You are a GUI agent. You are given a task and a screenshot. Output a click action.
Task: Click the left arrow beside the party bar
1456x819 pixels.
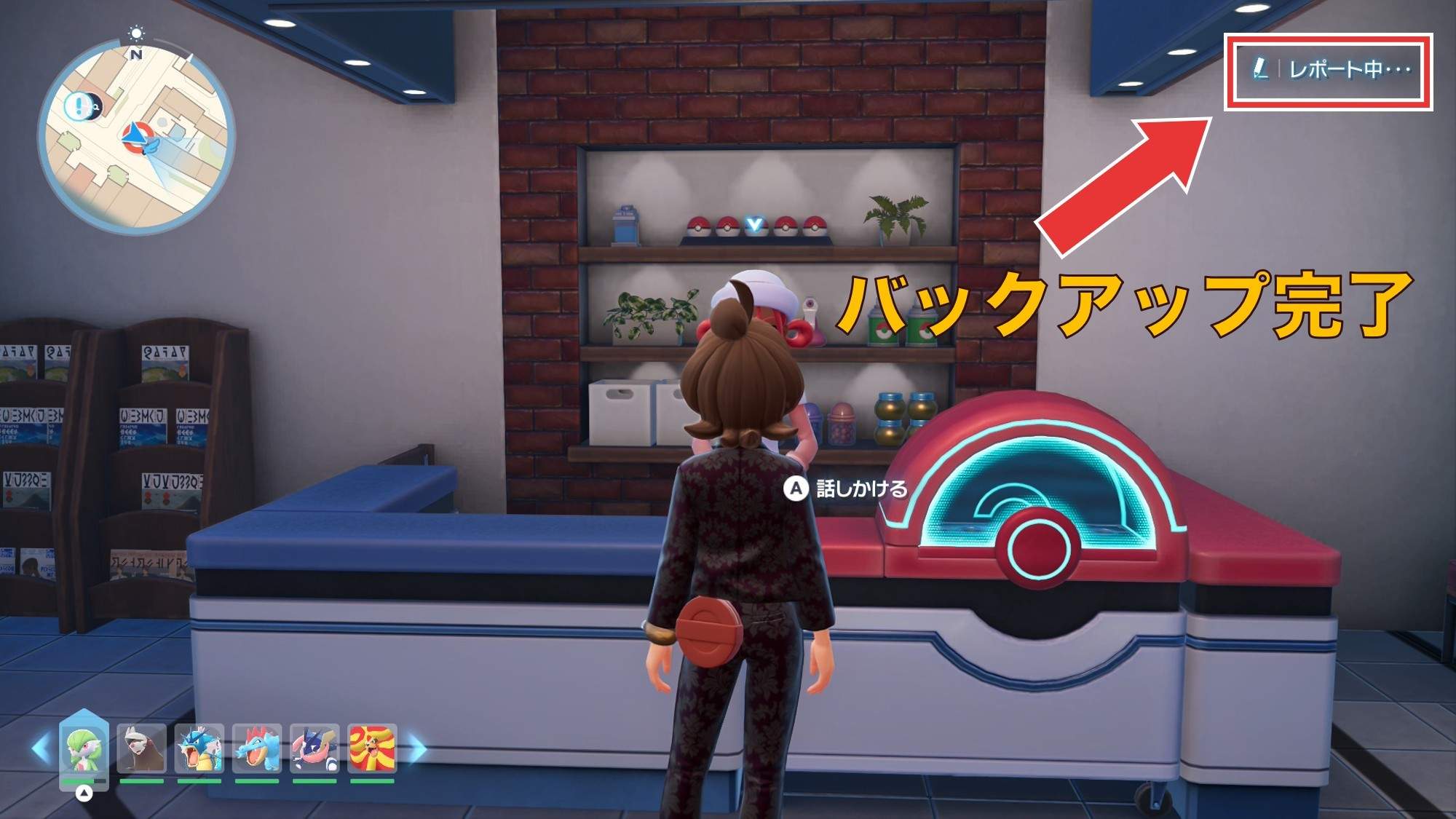point(40,749)
